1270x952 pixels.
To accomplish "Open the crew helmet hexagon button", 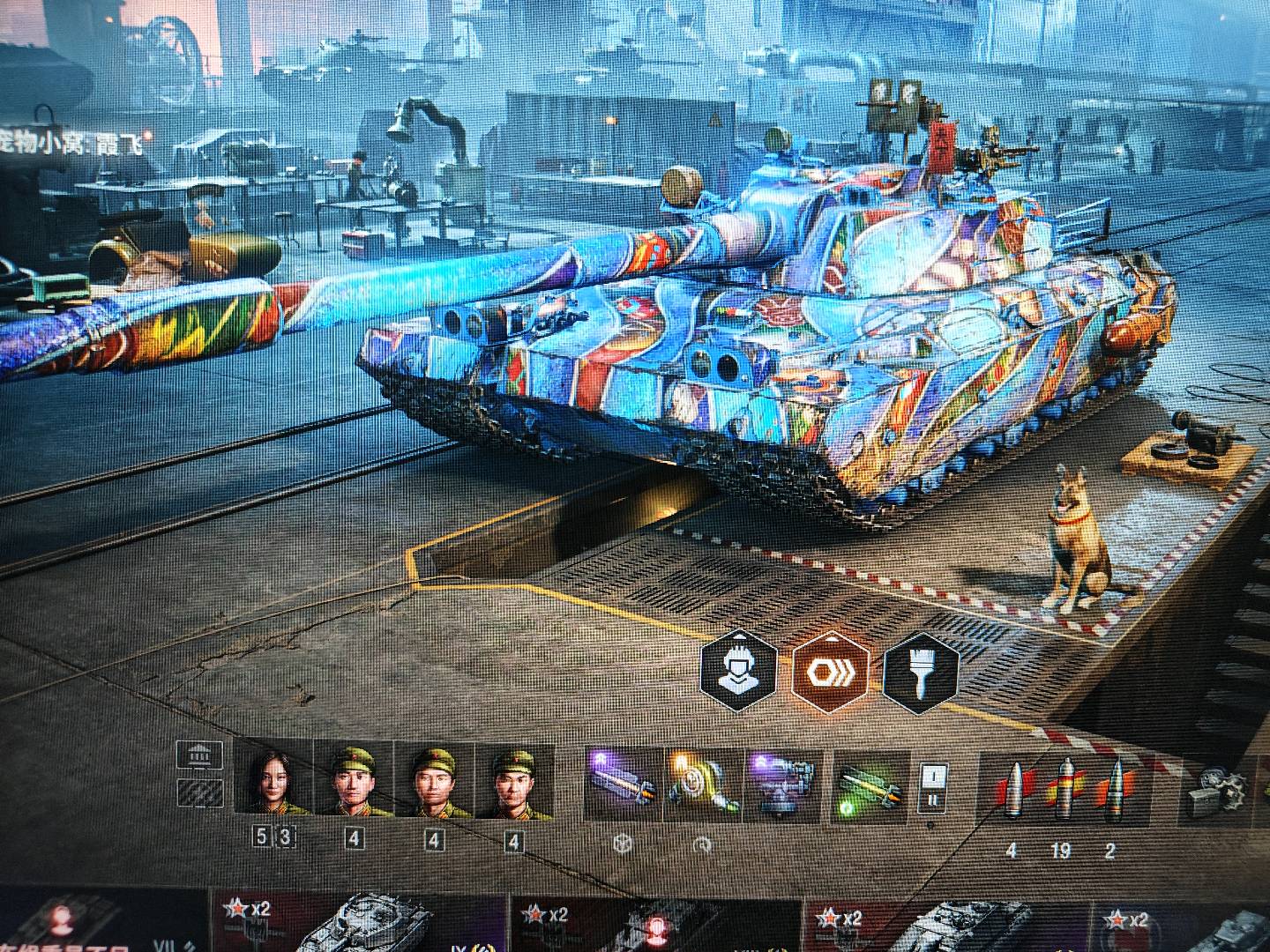I will click(739, 672).
